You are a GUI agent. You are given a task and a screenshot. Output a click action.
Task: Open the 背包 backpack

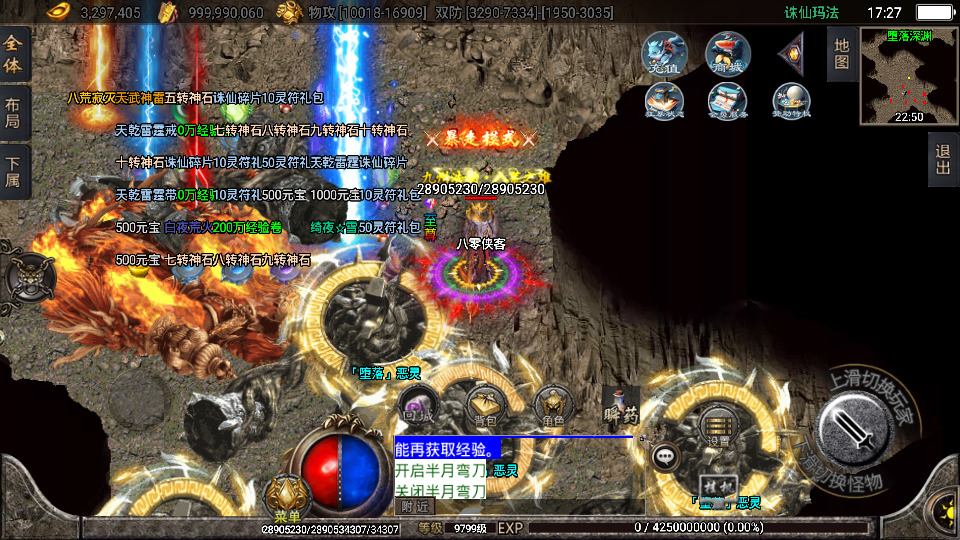click(484, 404)
